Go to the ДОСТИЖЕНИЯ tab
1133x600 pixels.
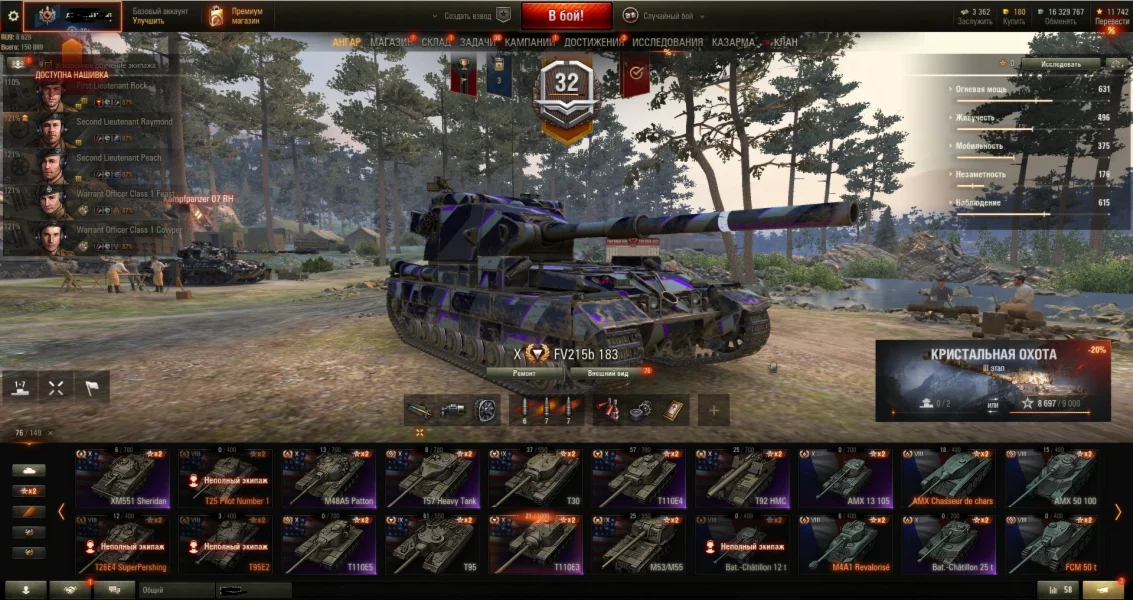point(593,42)
